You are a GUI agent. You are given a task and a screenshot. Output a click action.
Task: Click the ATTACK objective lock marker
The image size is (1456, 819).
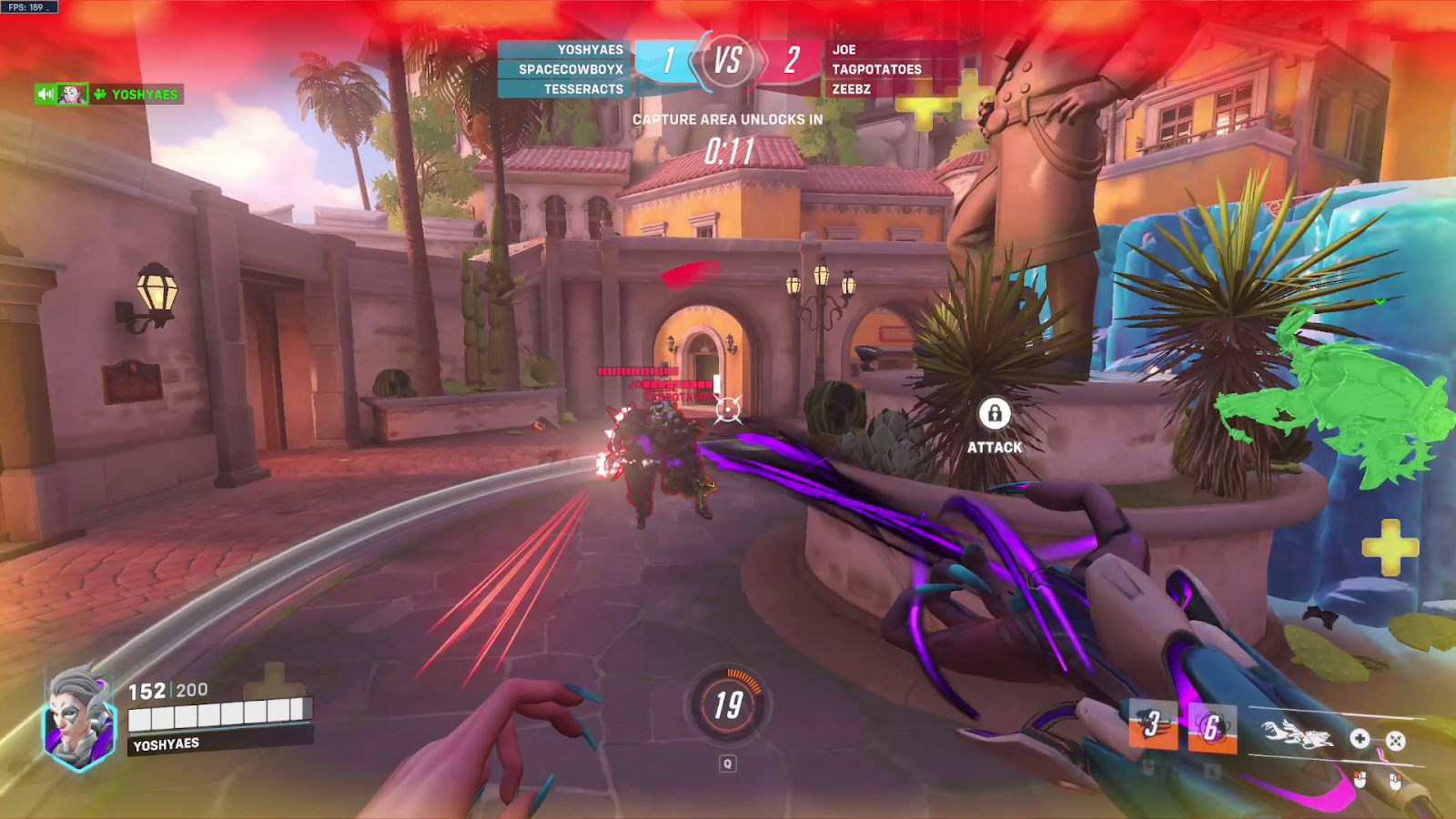(x=995, y=415)
